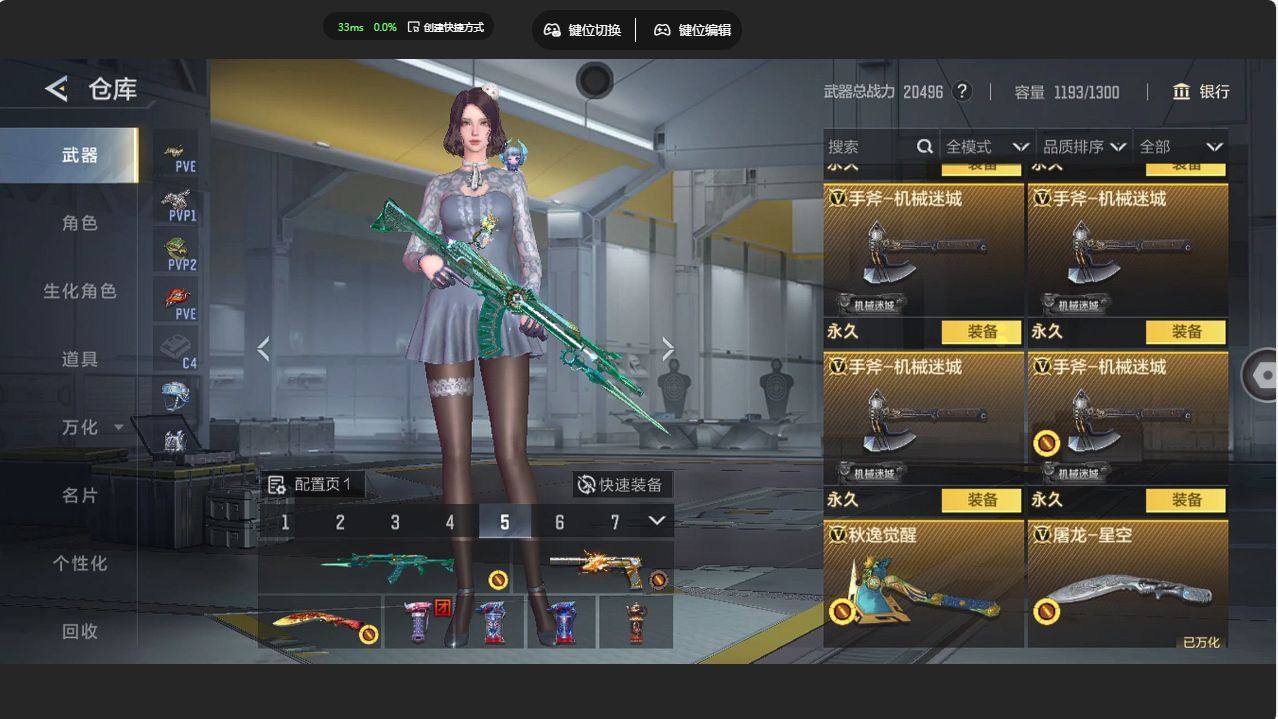Image resolution: width=1278 pixels, height=719 pixels.
Task: Select loadout slot number 6
Action: point(559,522)
